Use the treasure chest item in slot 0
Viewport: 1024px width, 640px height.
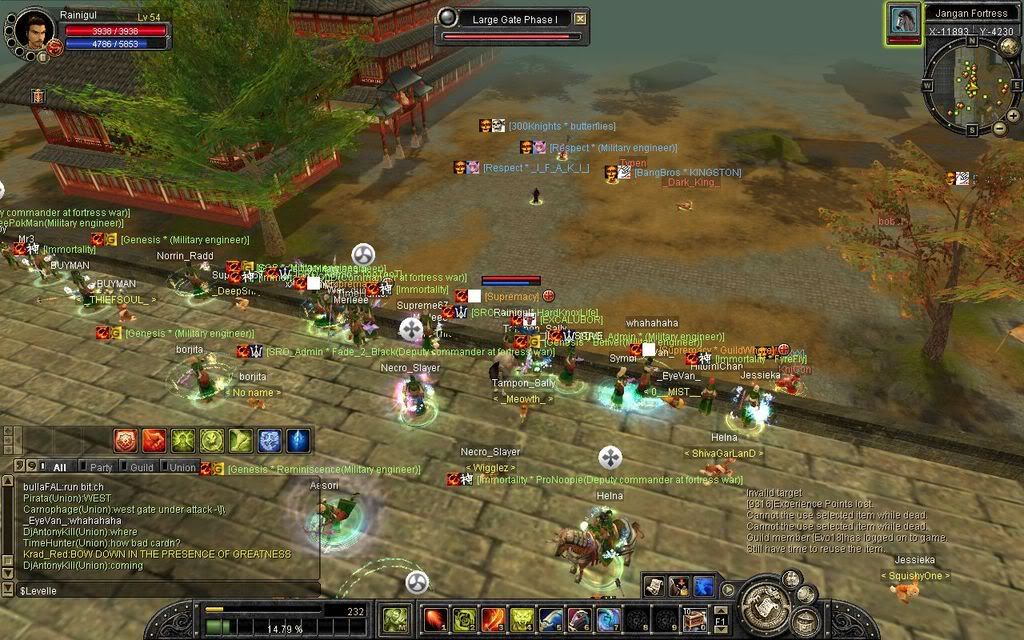[x=696, y=620]
